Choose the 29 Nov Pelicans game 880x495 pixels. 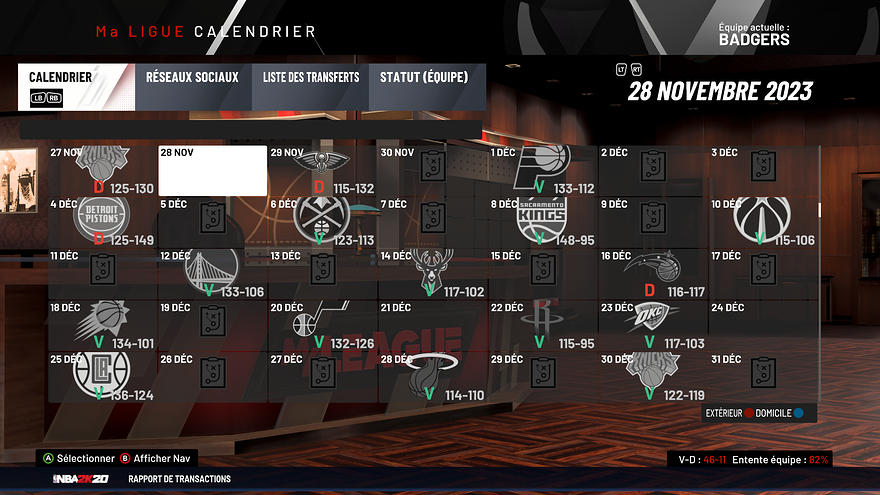pyautogui.click(x=322, y=171)
